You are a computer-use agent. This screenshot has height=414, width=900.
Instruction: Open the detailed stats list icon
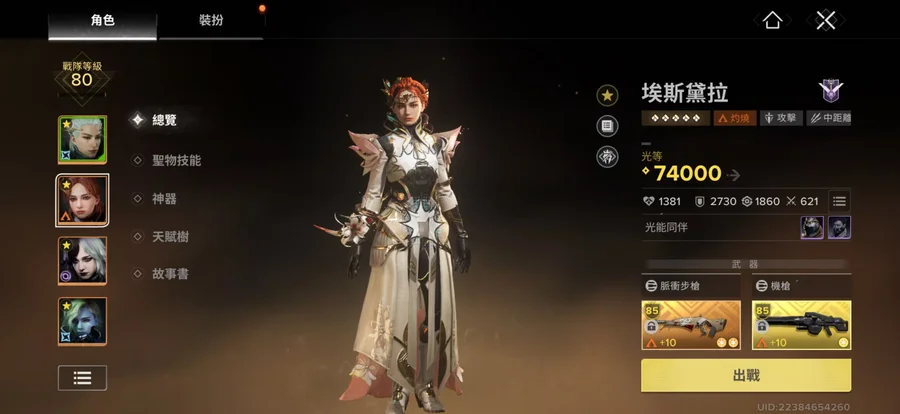[840, 201]
